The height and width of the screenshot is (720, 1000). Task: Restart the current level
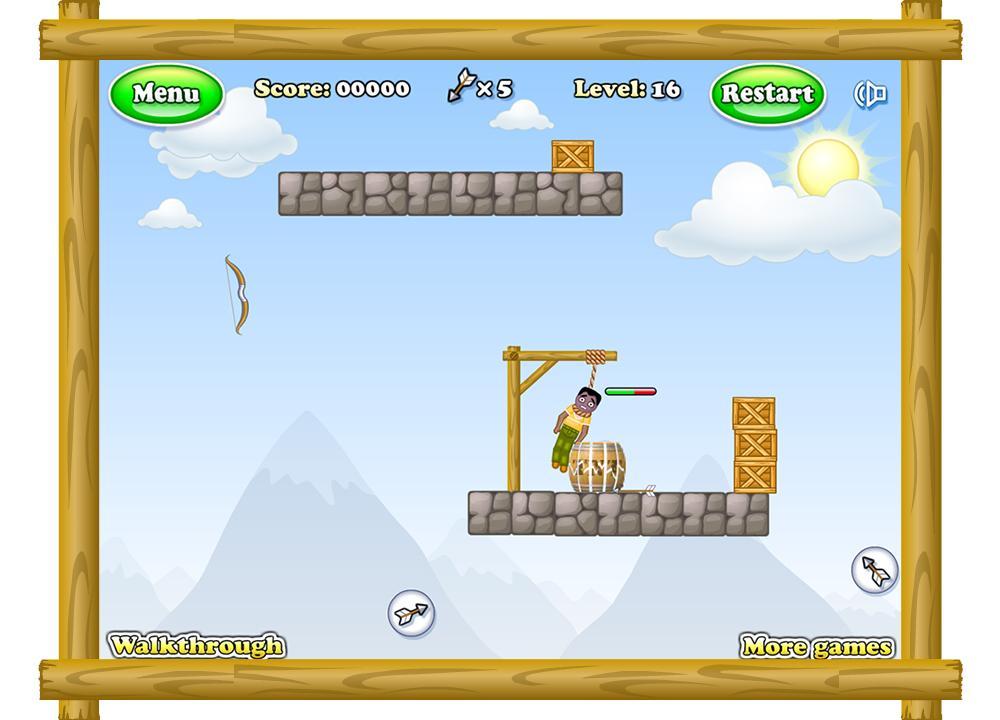(767, 94)
